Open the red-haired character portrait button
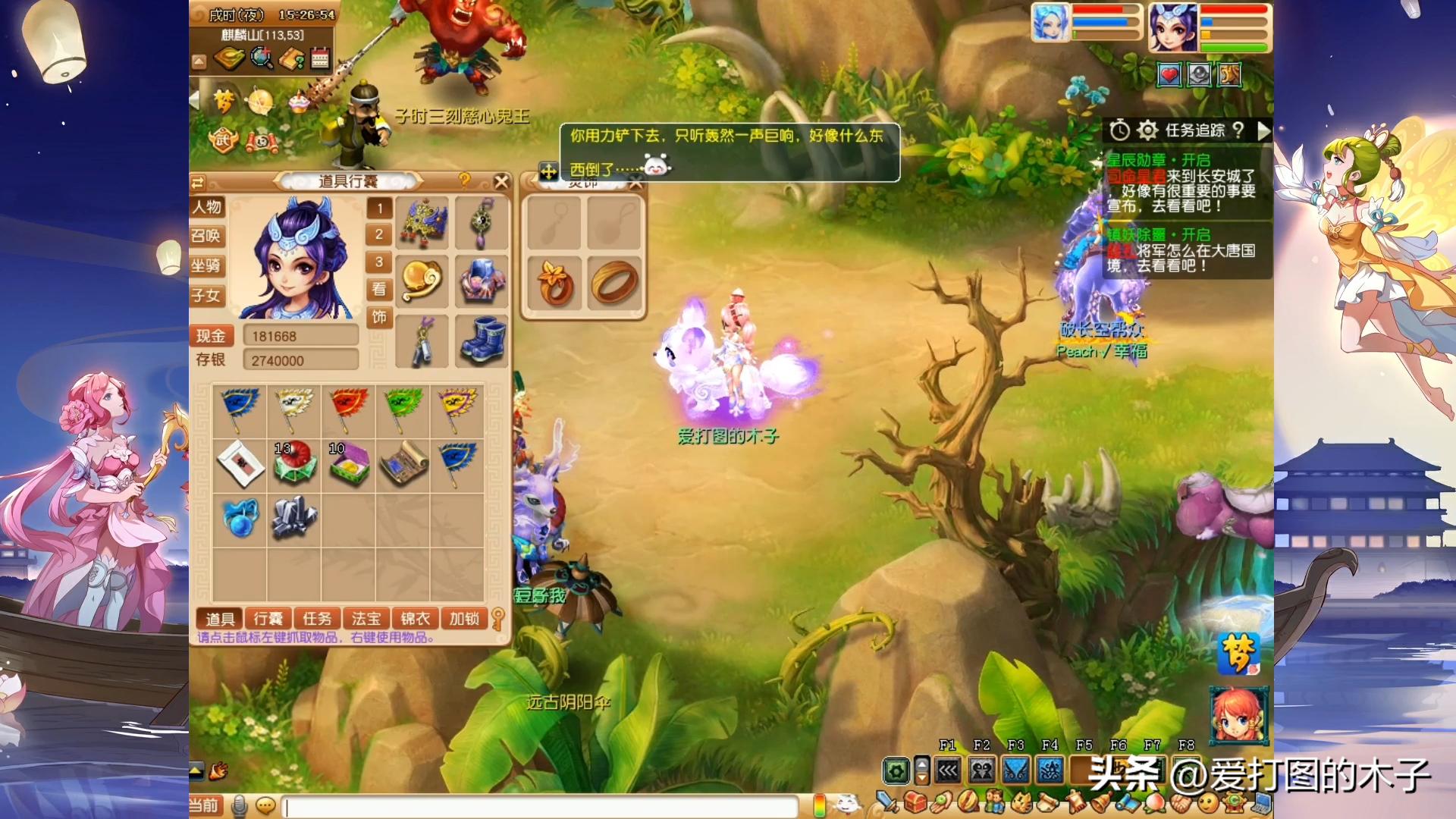 pyautogui.click(x=1238, y=715)
